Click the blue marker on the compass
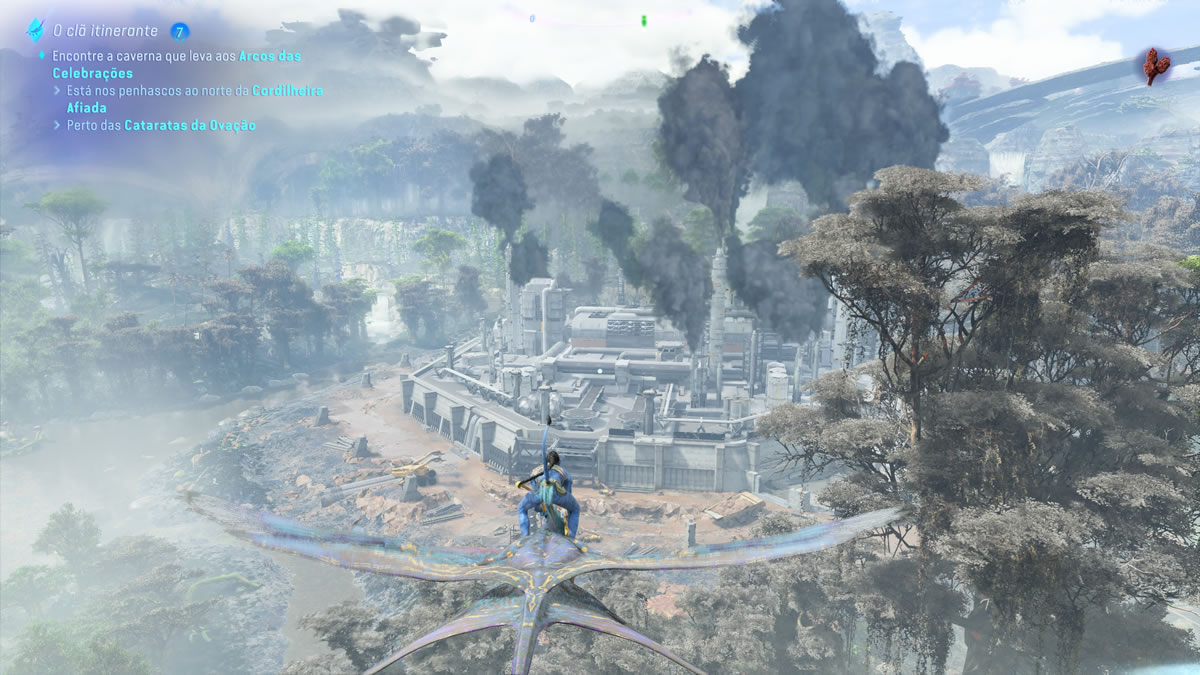 point(532,18)
